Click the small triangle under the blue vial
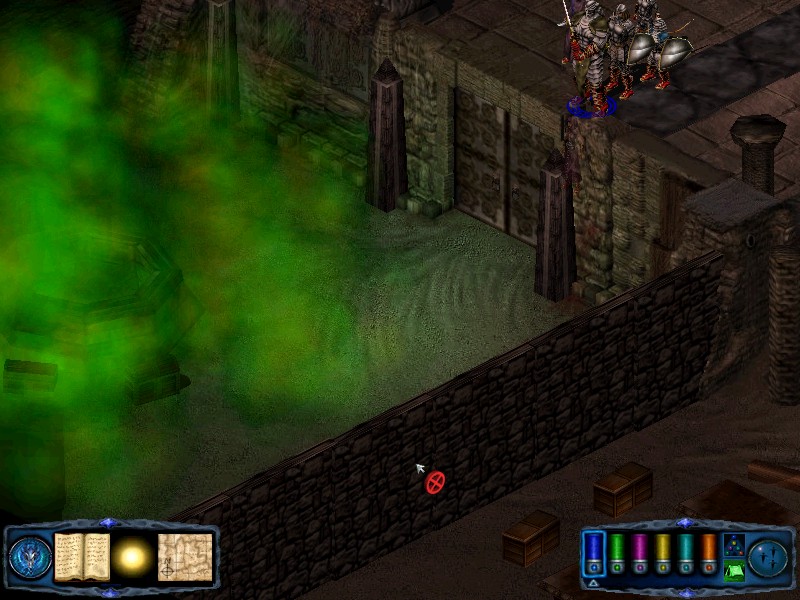 pyautogui.click(x=594, y=582)
